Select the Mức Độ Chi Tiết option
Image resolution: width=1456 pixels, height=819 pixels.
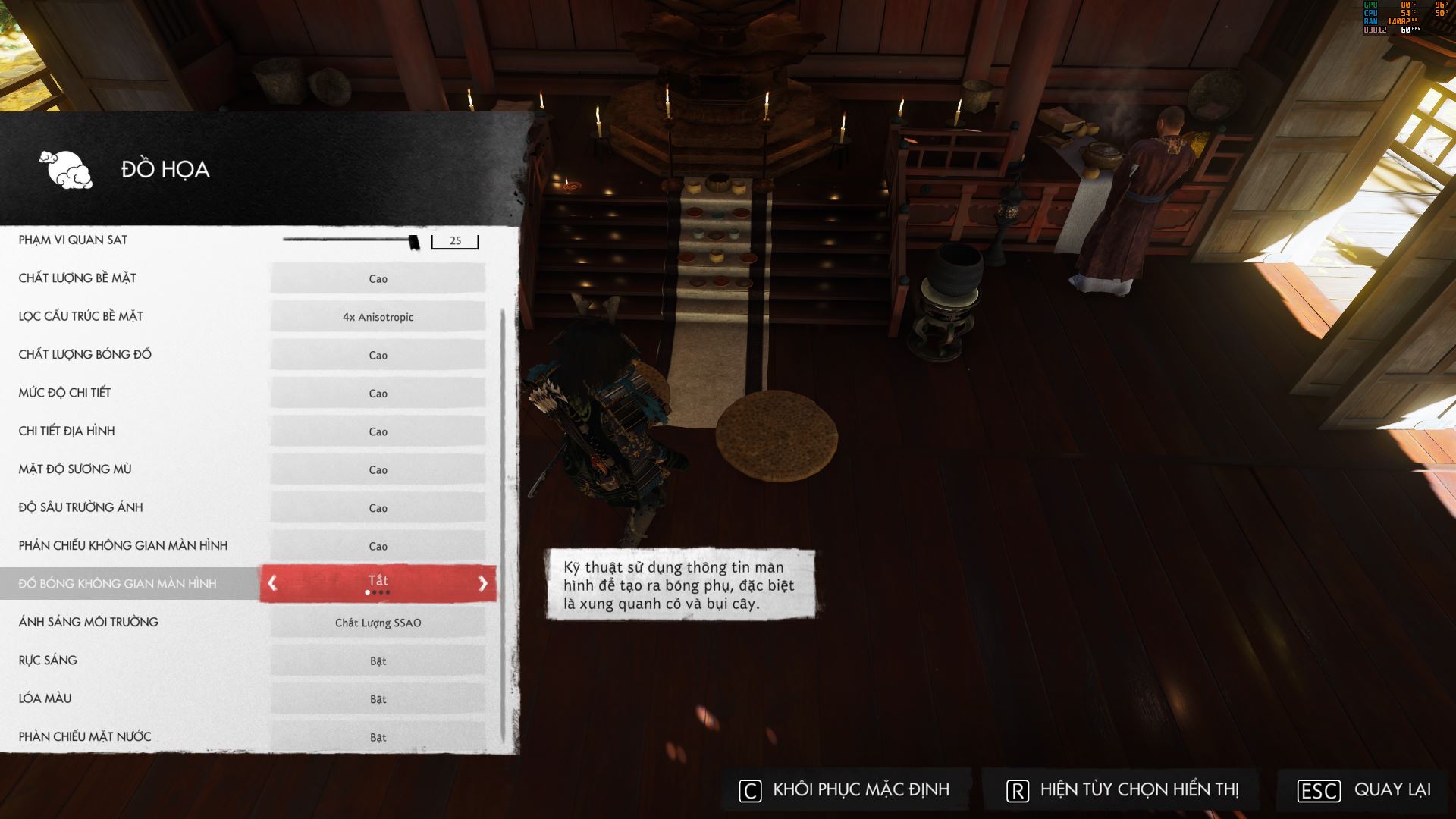point(378,393)
